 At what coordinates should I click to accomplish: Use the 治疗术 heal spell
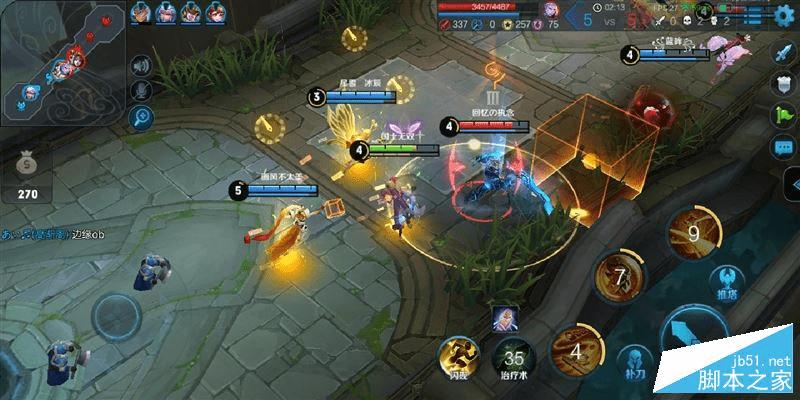[512, 360]
